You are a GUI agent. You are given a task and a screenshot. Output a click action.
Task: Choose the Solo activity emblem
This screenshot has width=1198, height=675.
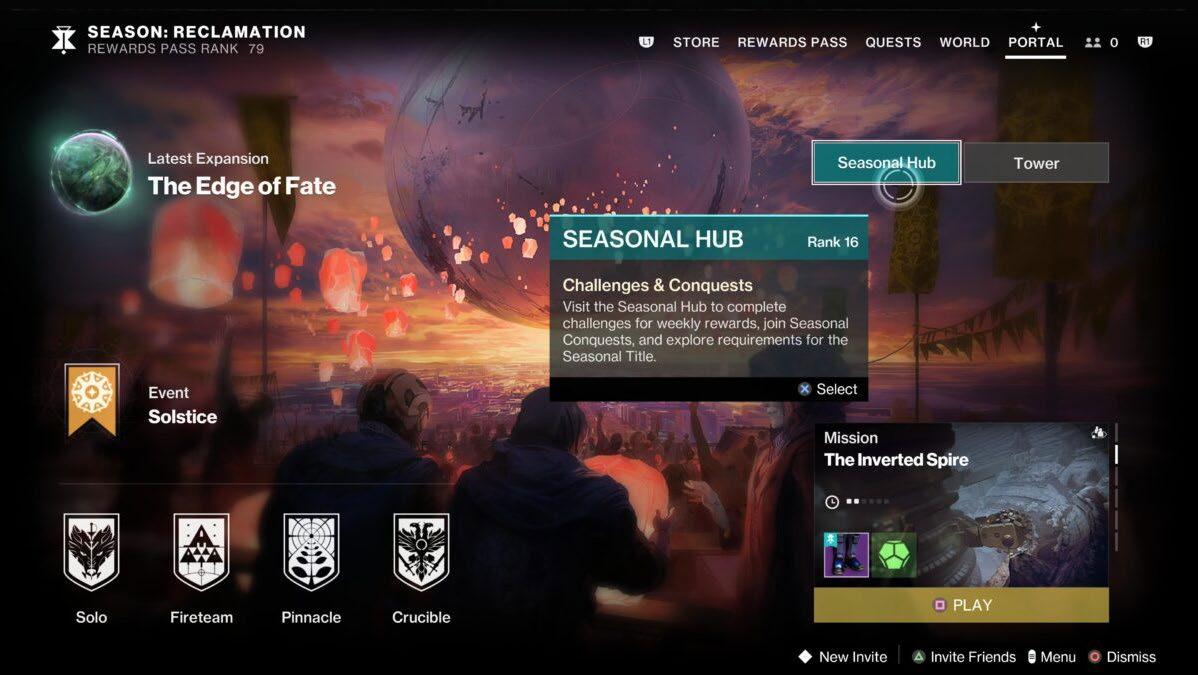click(91, 552)
